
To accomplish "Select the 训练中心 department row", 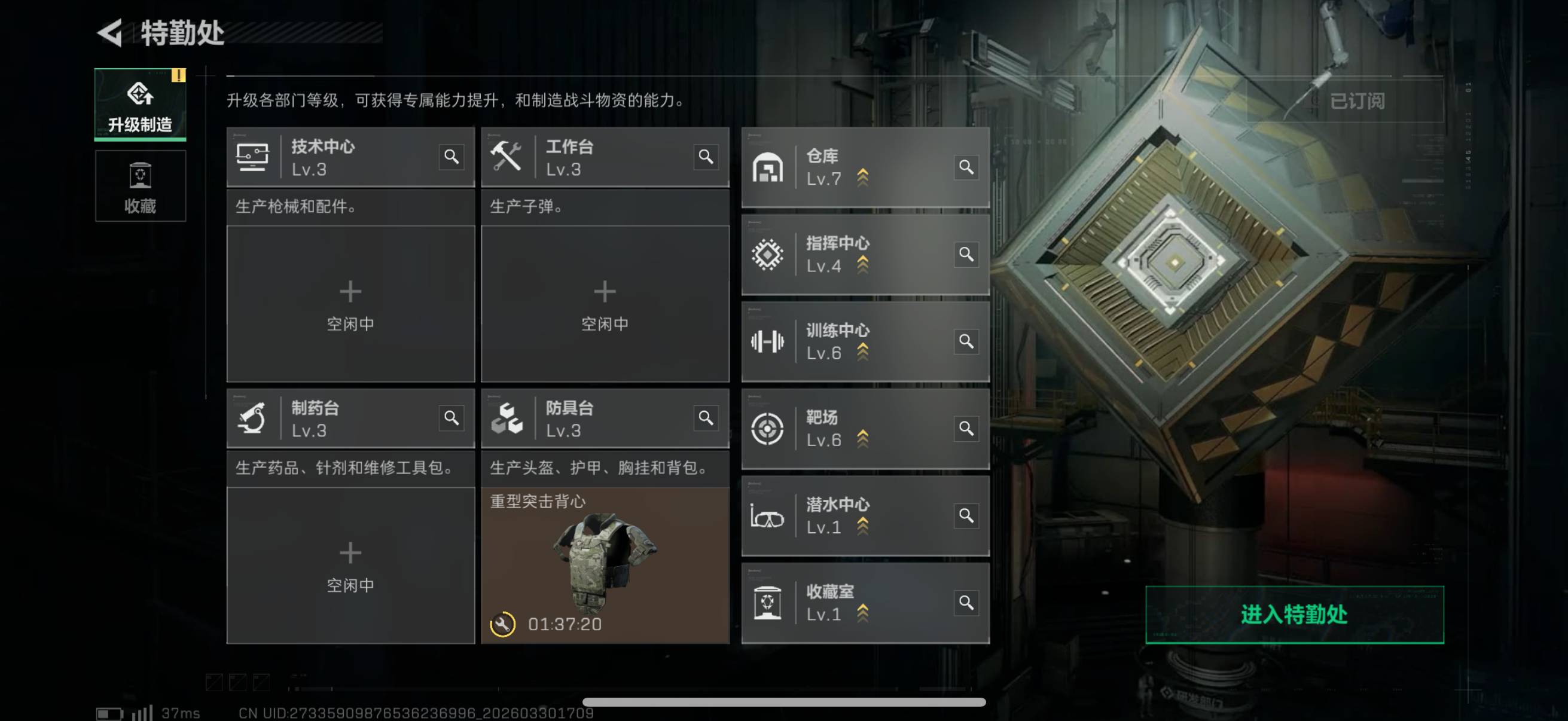I will click(852, 341).
